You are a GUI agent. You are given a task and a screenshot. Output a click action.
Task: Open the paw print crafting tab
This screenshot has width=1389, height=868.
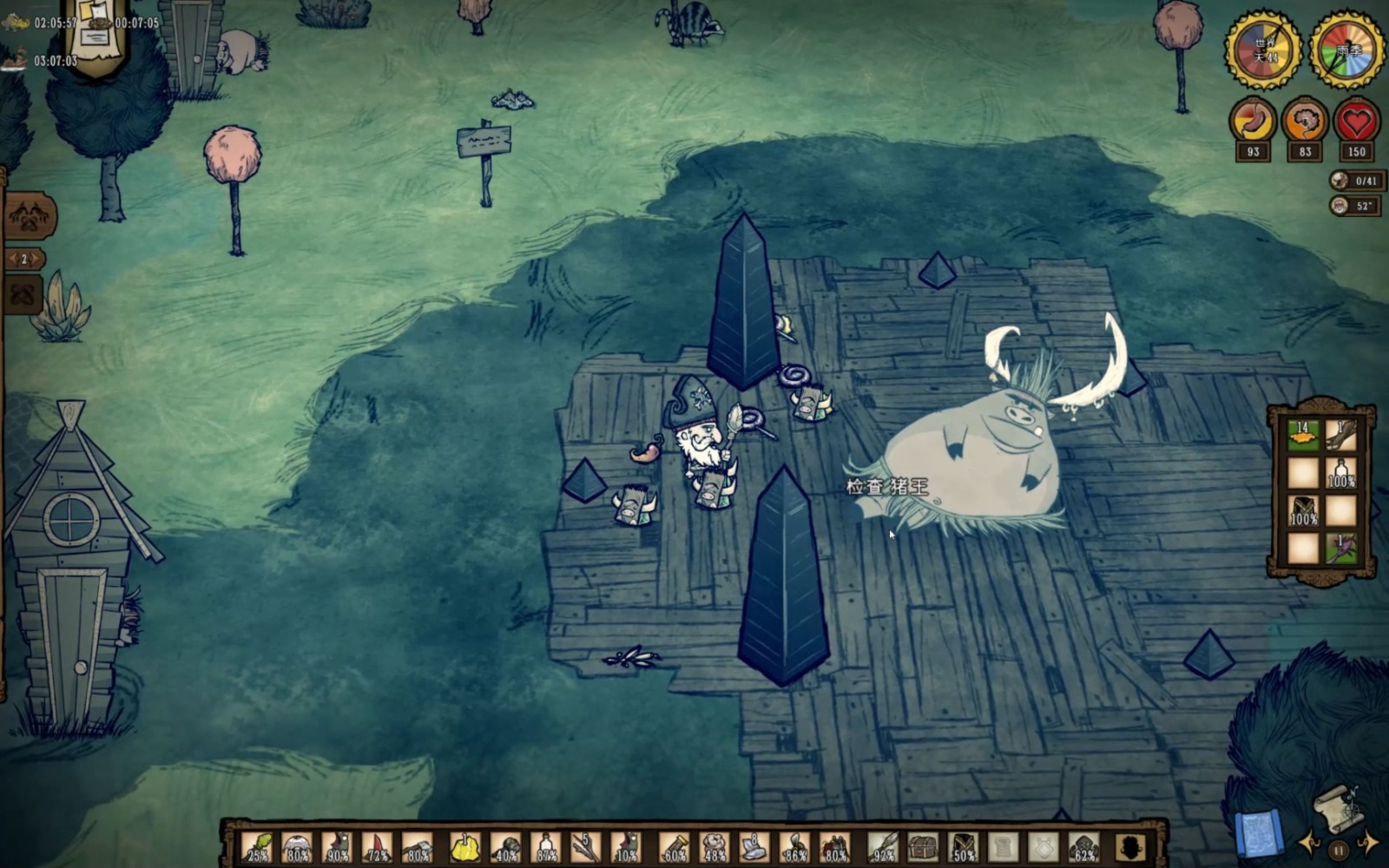tap(29, 215)
